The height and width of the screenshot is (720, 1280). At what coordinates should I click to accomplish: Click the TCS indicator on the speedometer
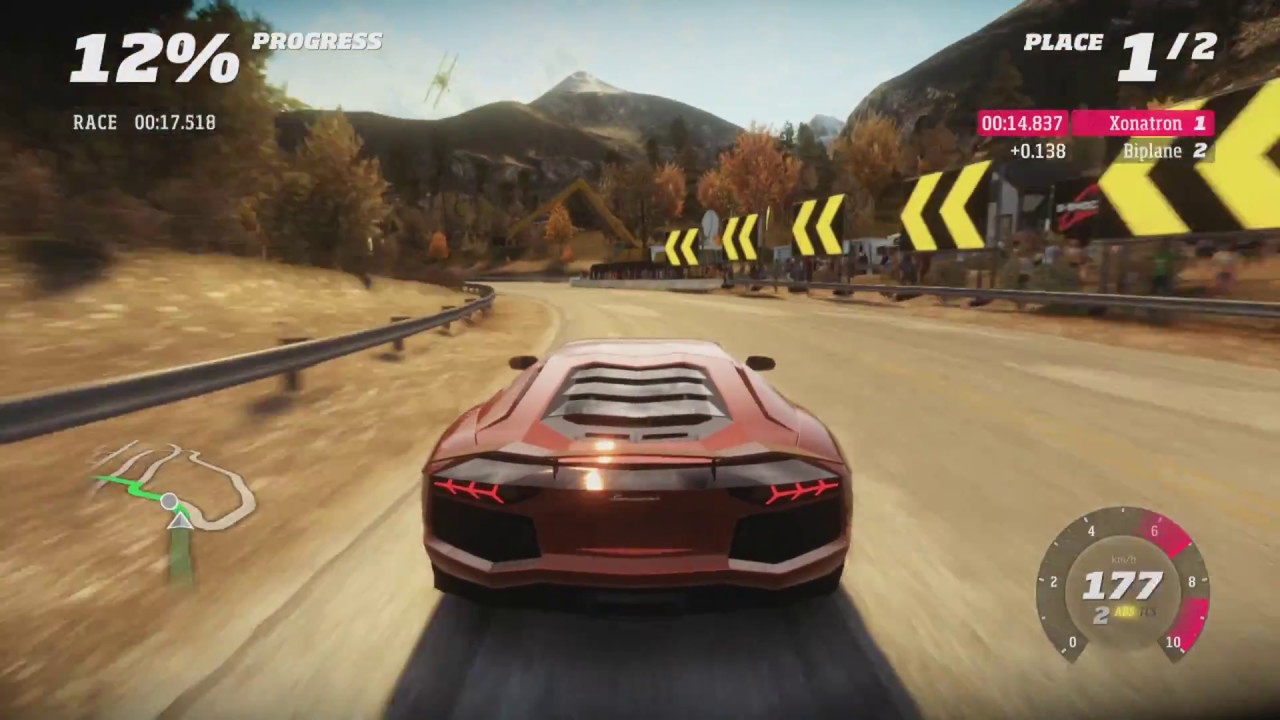pyautogui.click(x=1147, y=613)
